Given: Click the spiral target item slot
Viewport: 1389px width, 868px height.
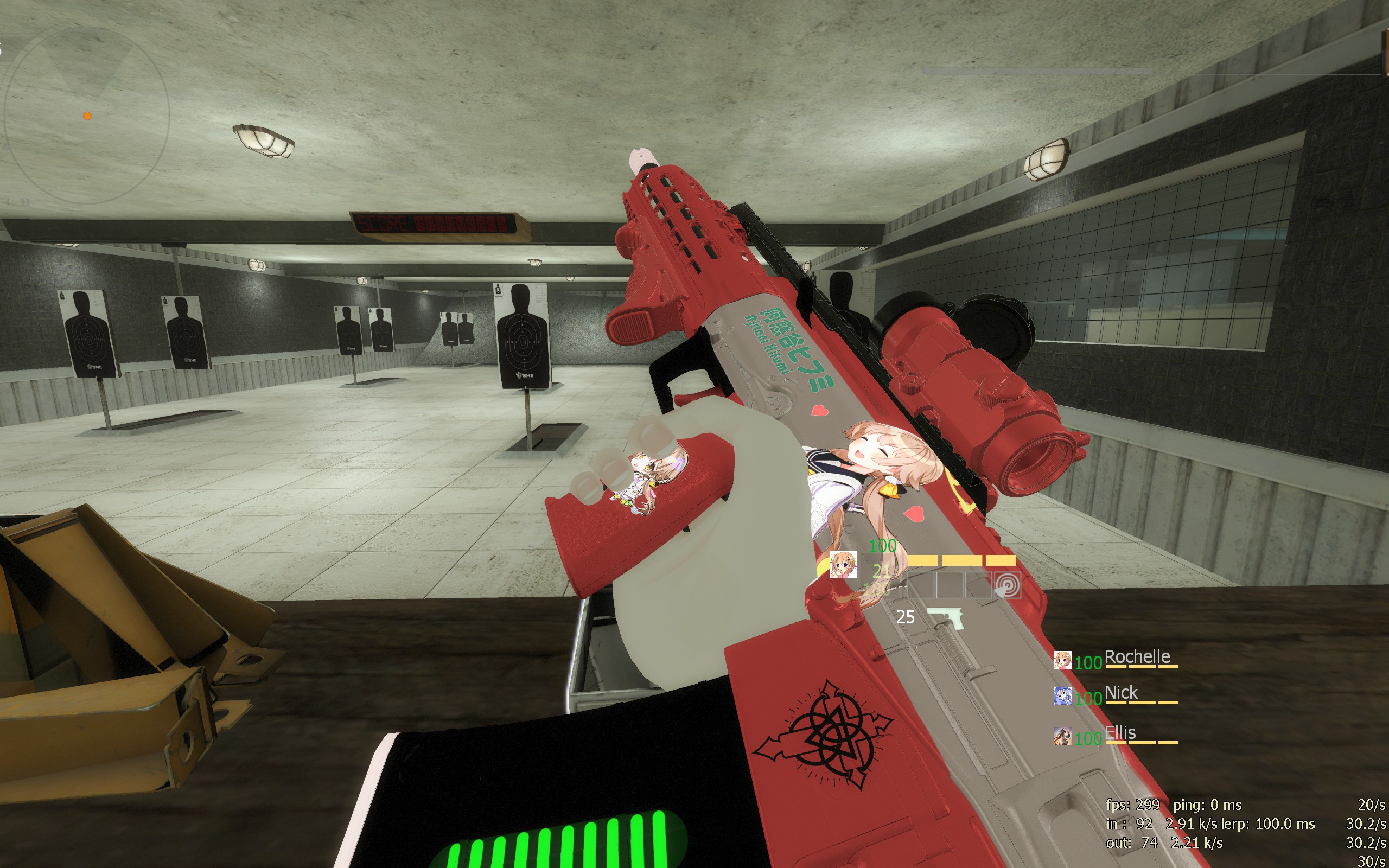Looking at the screenshot, I should (1008, 585).
